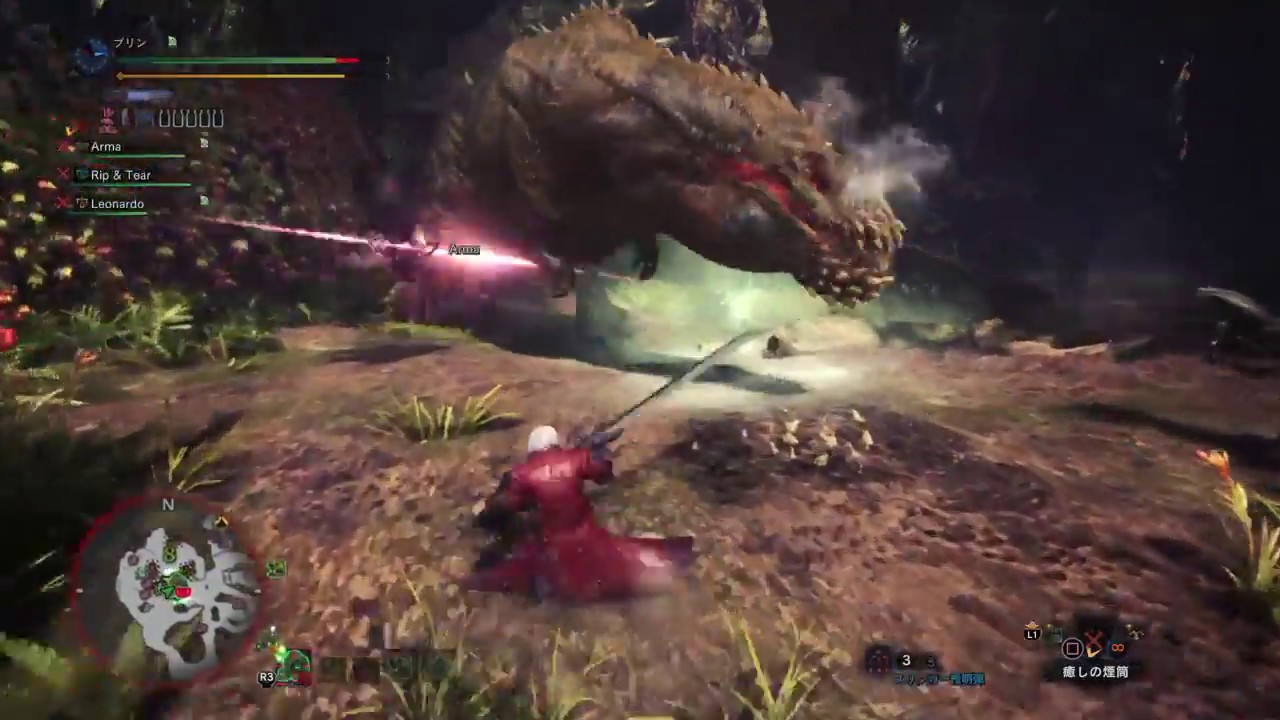The image size is (1280, 720).
Task: Toggle the red X beside Rip & Tear
Action: pos(63,174)
